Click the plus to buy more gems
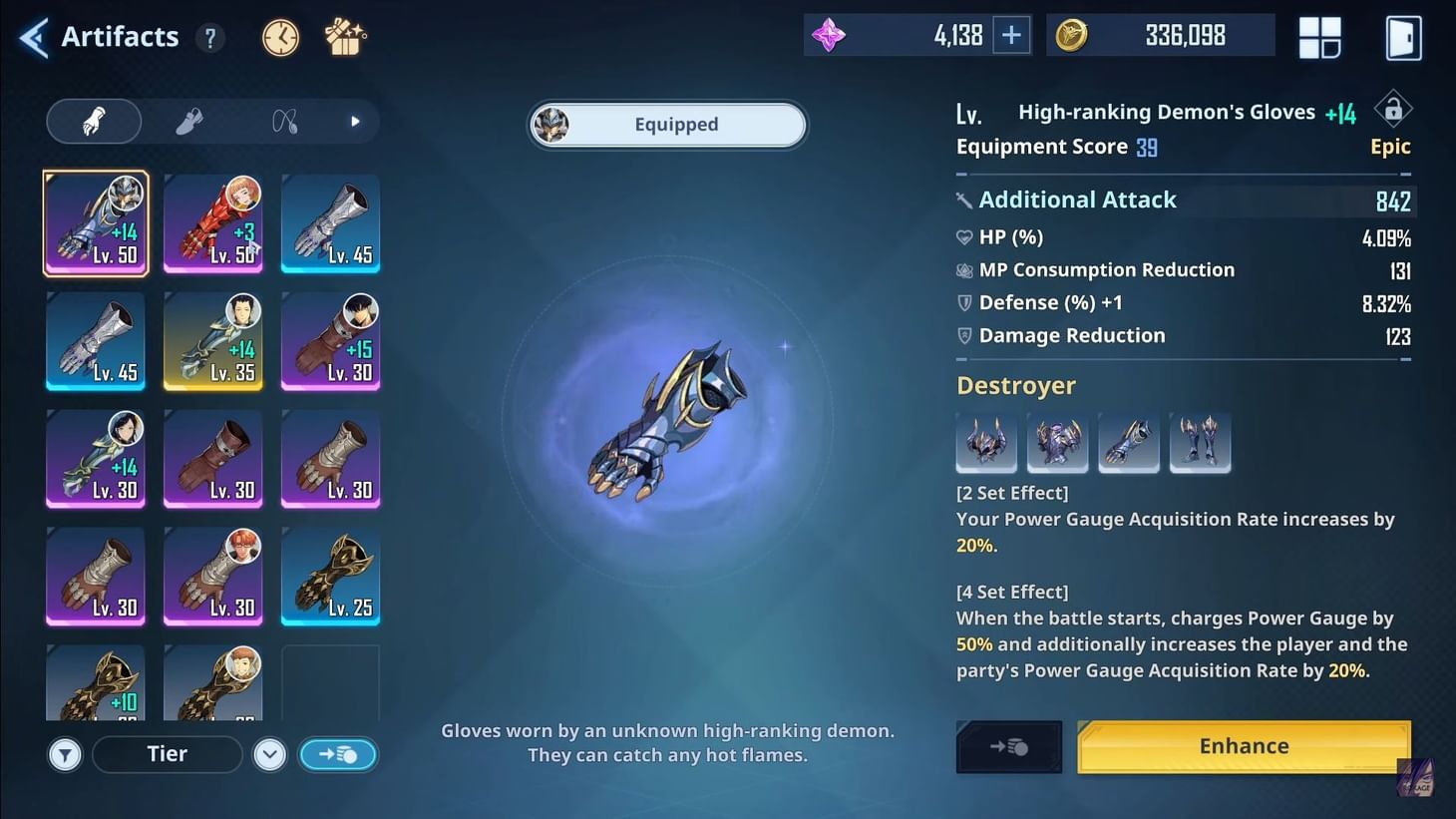1456x819 pixels. (1011, 34)
